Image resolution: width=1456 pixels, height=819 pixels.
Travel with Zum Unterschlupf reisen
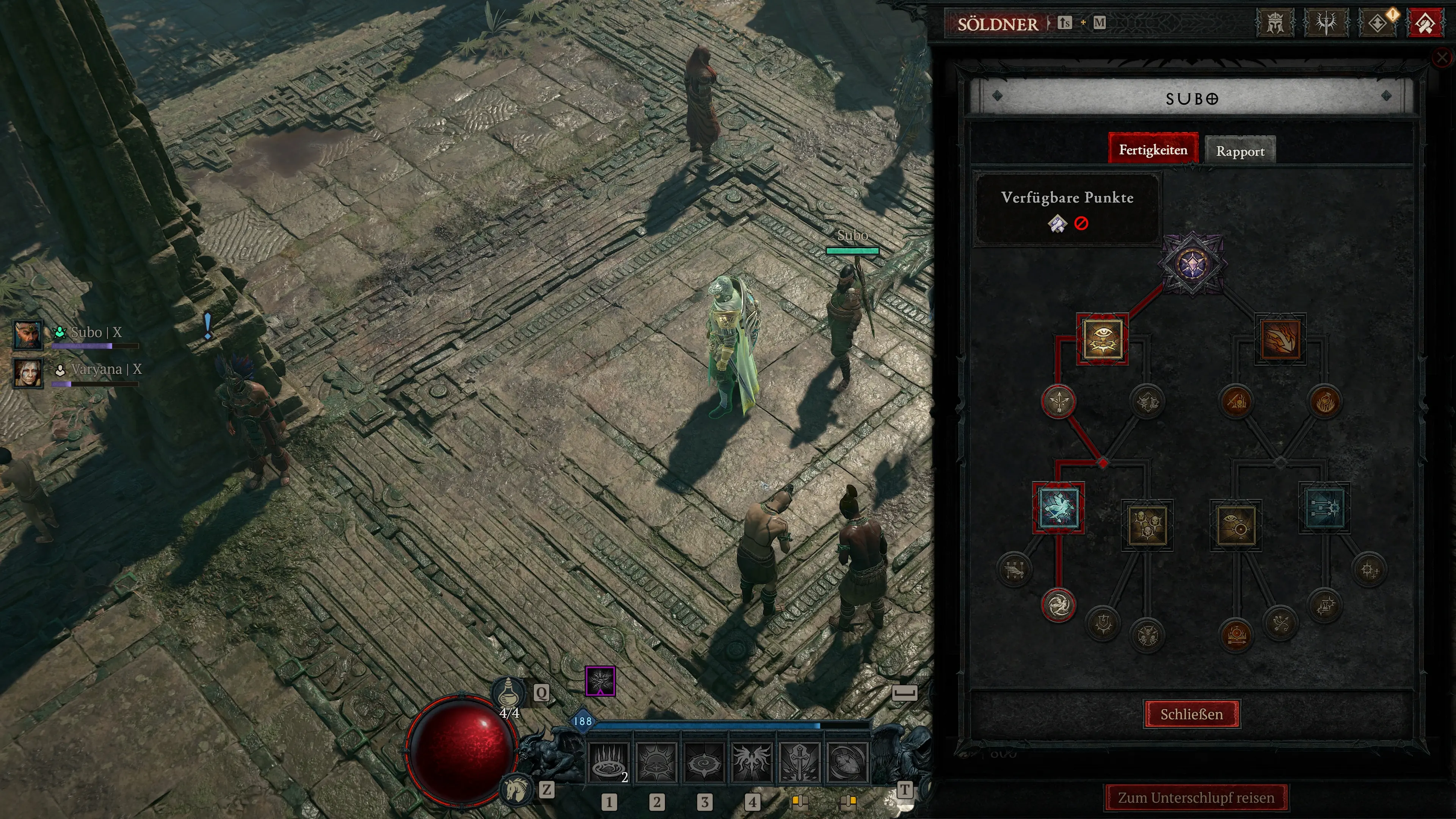(x=1196, y=797)
